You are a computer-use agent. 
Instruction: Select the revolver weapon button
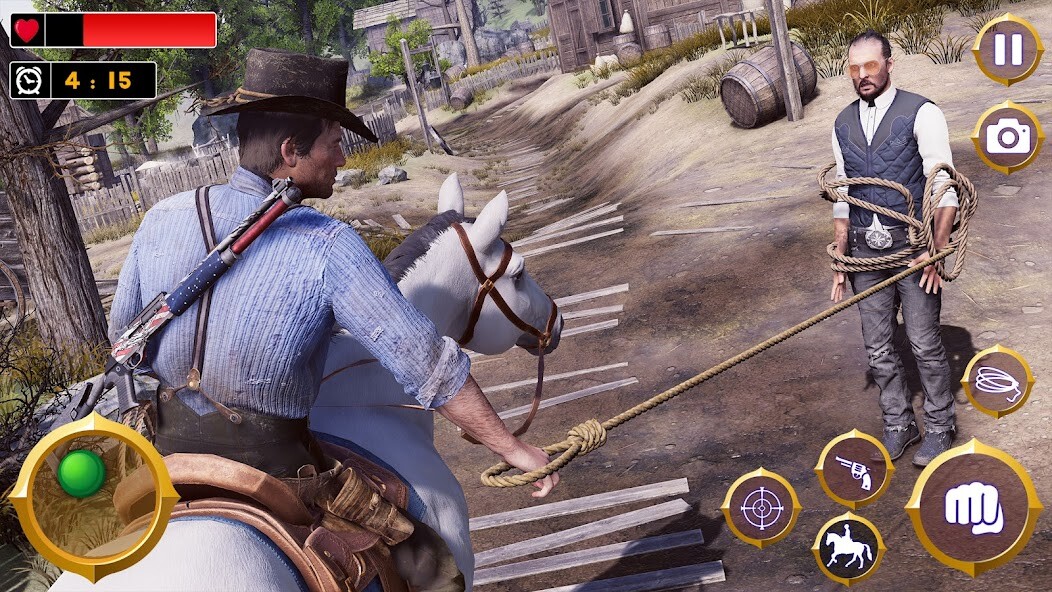(853, 470)
